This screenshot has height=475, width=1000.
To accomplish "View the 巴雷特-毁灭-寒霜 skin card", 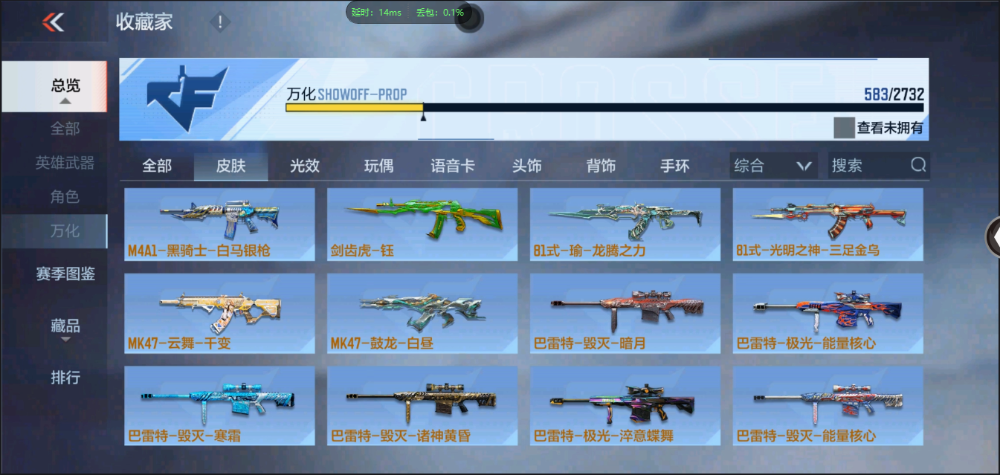I will point(220,409).
